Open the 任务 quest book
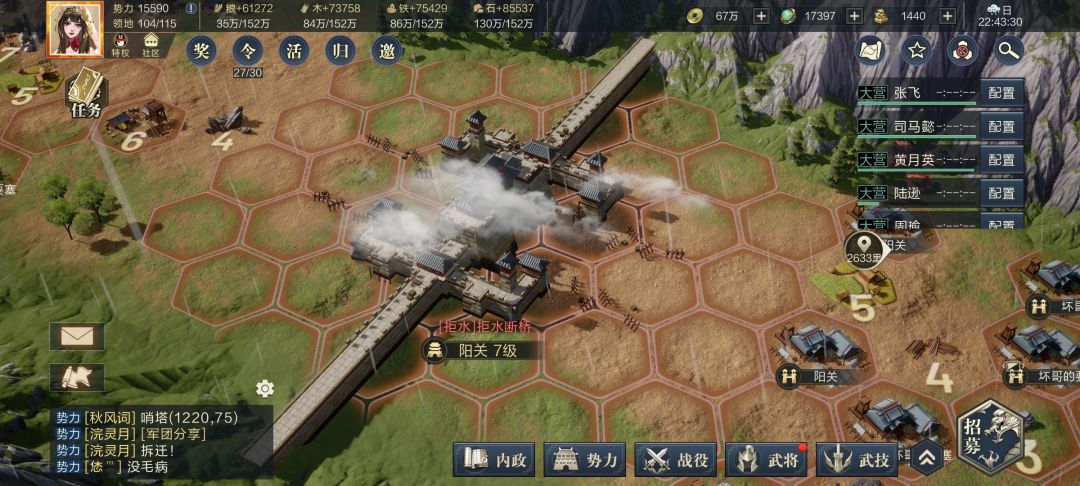This screenshot has width=1080, height=486. coord(87,93)
